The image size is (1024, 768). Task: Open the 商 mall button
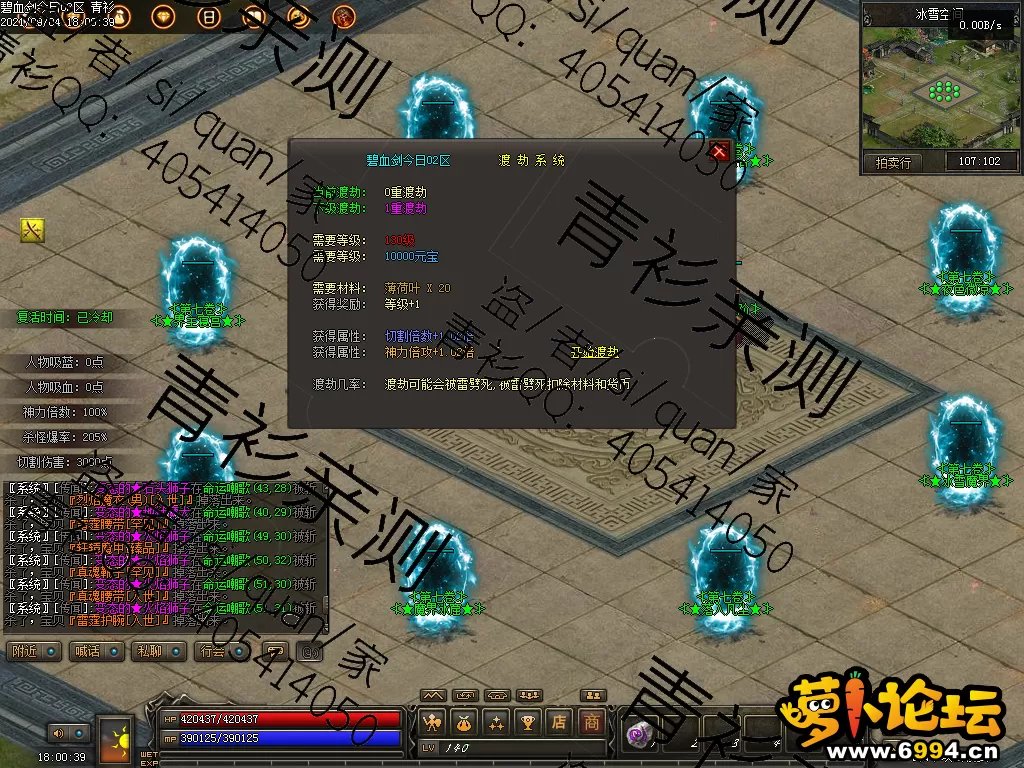[592, 721]
